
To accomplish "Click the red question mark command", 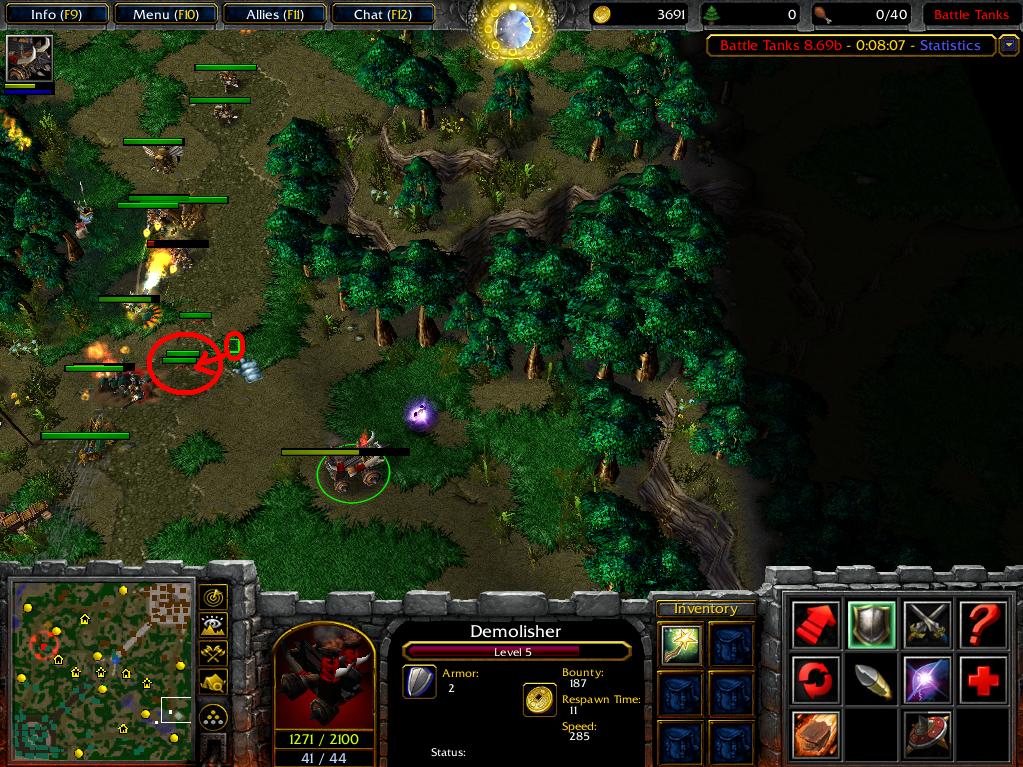I will coord(982,625).
